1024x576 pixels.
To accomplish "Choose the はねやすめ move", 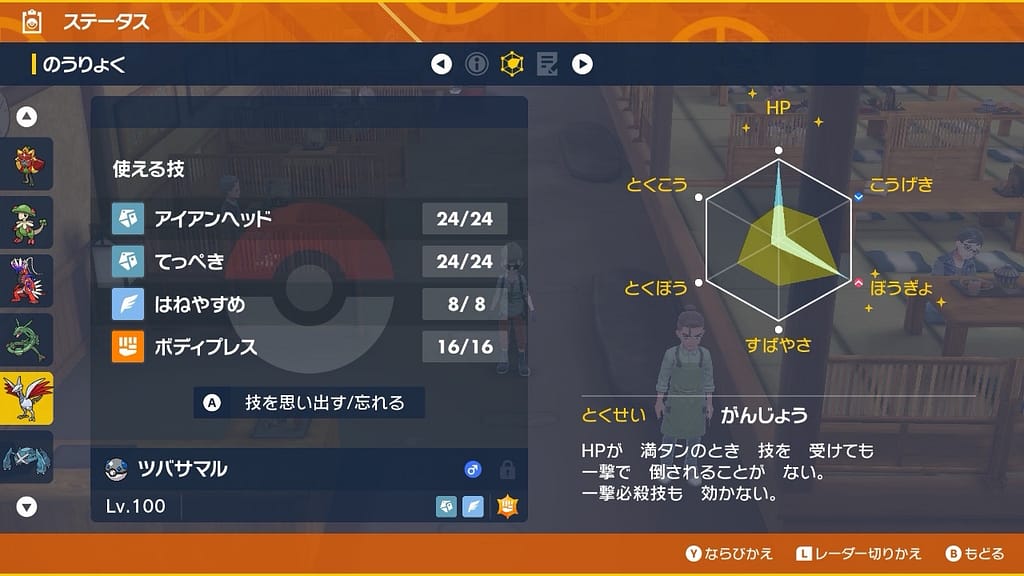I will (309, 304).
